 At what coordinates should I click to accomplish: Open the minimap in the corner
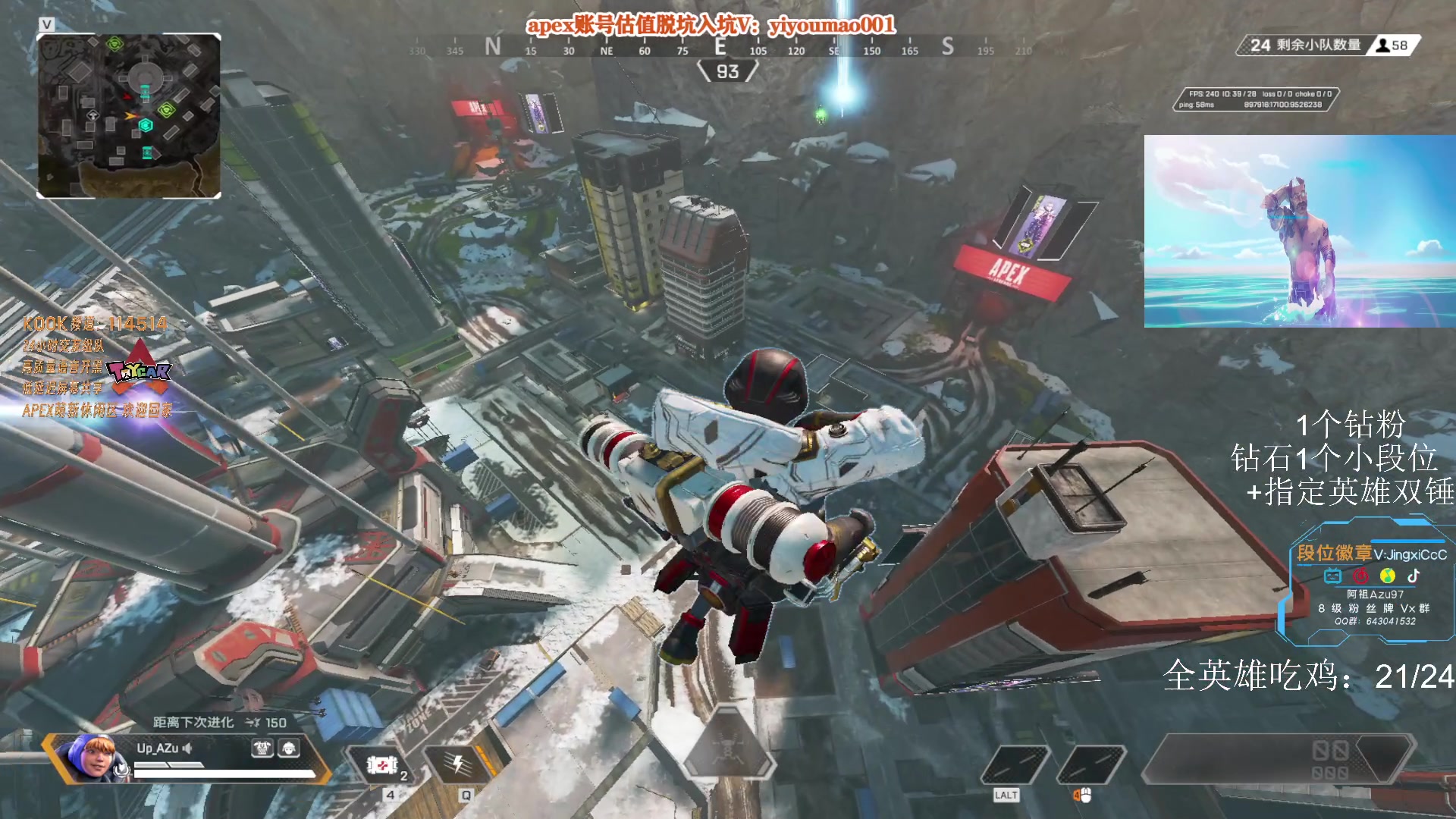click(x=129, y=116)
